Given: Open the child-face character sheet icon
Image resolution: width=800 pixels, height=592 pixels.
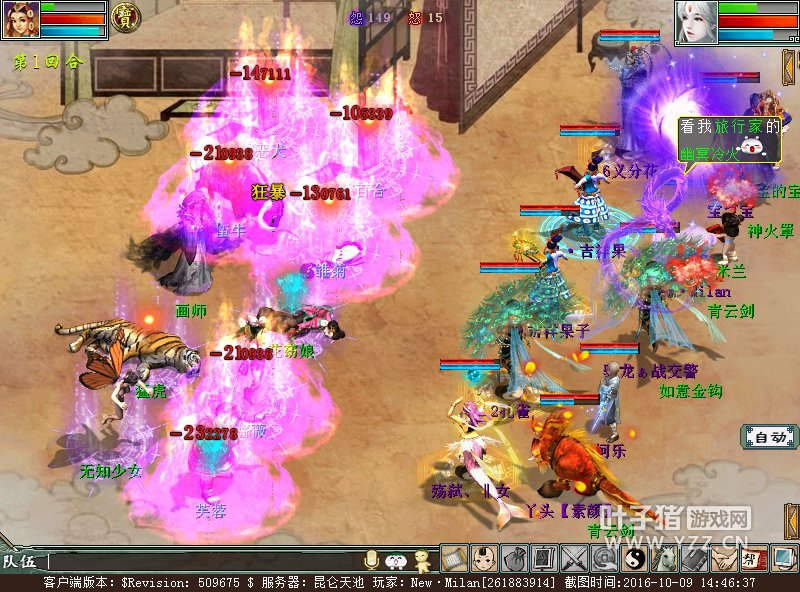Looking at the screenshot, I should (x=484, y=558).
